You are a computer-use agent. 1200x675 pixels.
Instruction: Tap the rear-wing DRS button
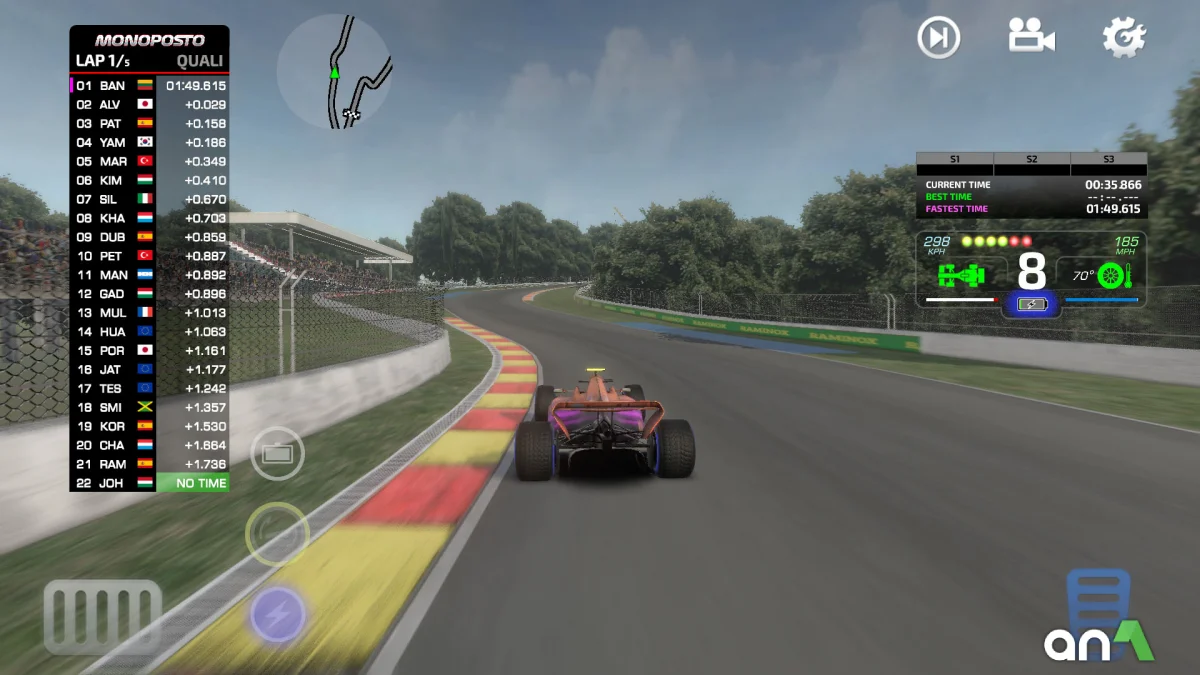point(277,454)
